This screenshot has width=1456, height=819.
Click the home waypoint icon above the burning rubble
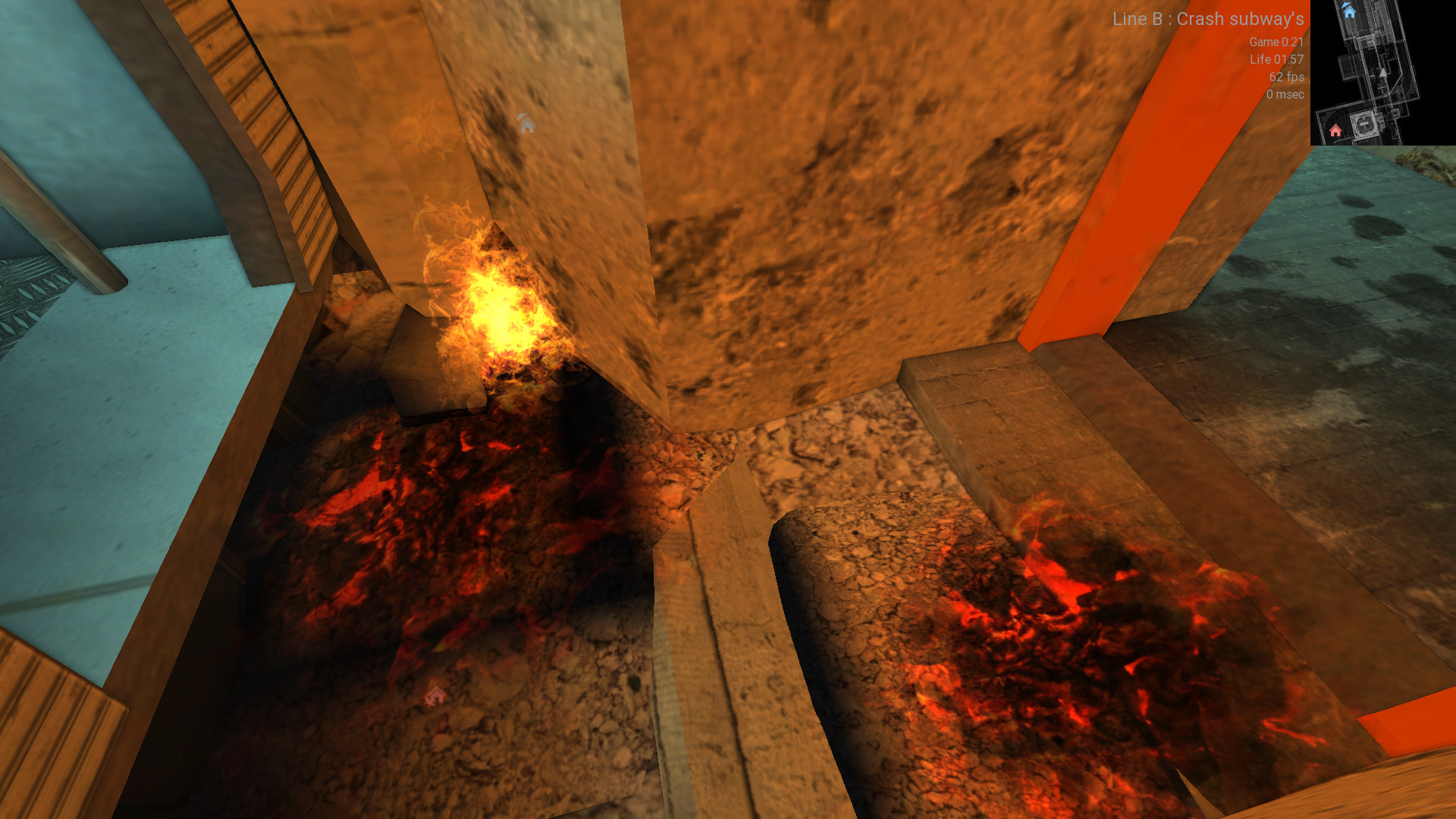(x=526, y=124)
